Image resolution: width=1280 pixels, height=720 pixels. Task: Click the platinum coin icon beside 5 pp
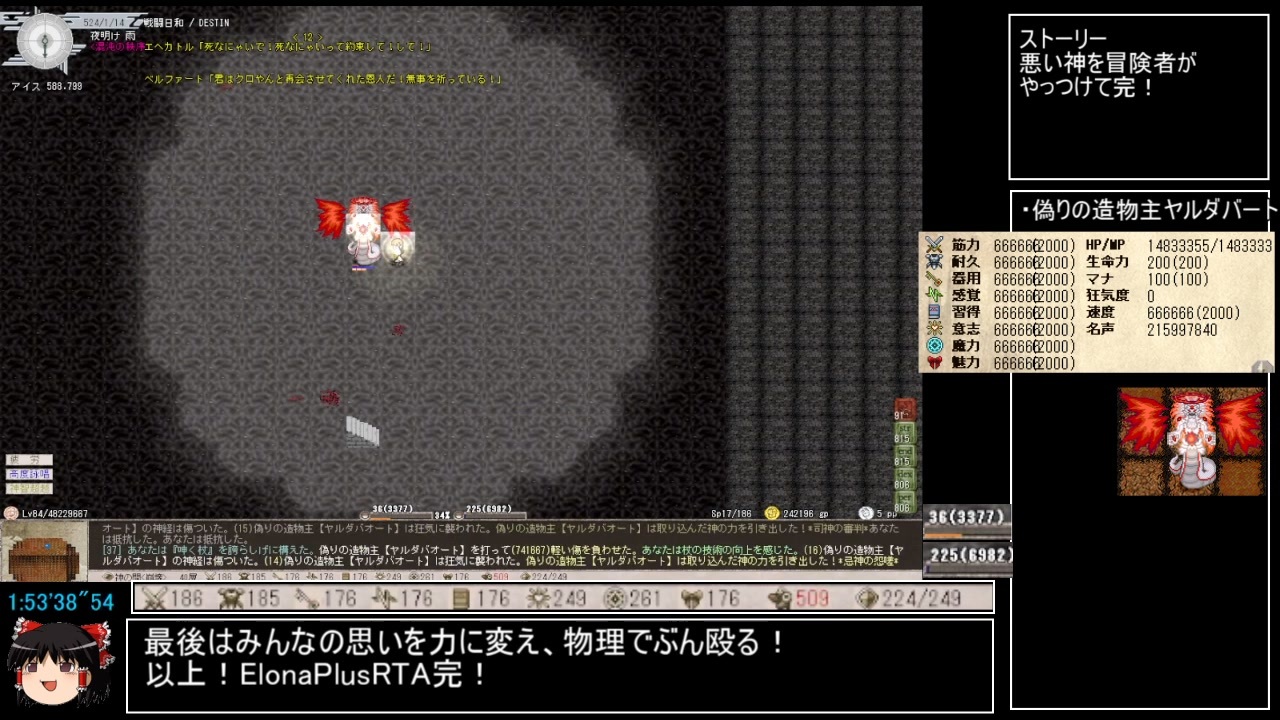(x=866, y=512)
